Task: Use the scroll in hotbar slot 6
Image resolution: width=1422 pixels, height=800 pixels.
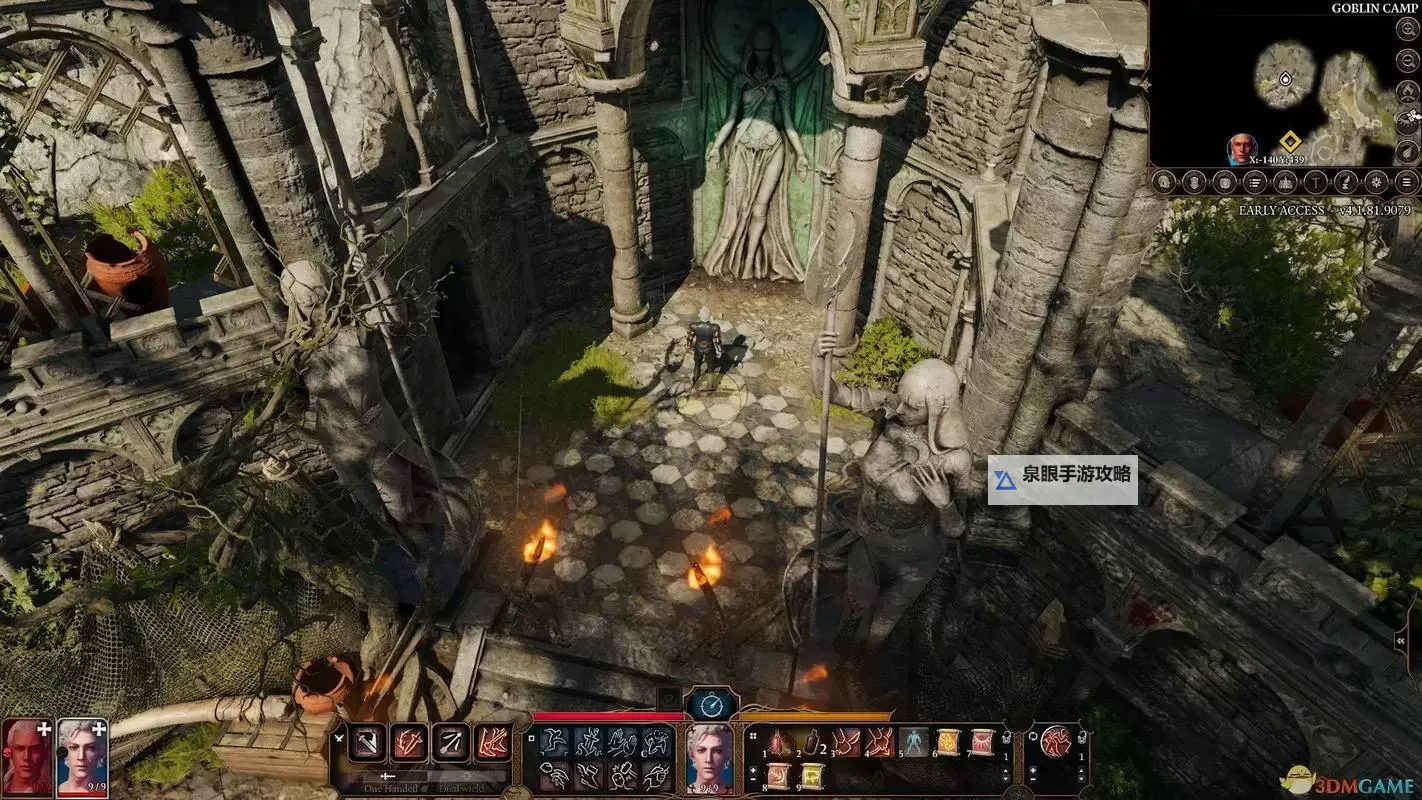Action: click(947, 742)
